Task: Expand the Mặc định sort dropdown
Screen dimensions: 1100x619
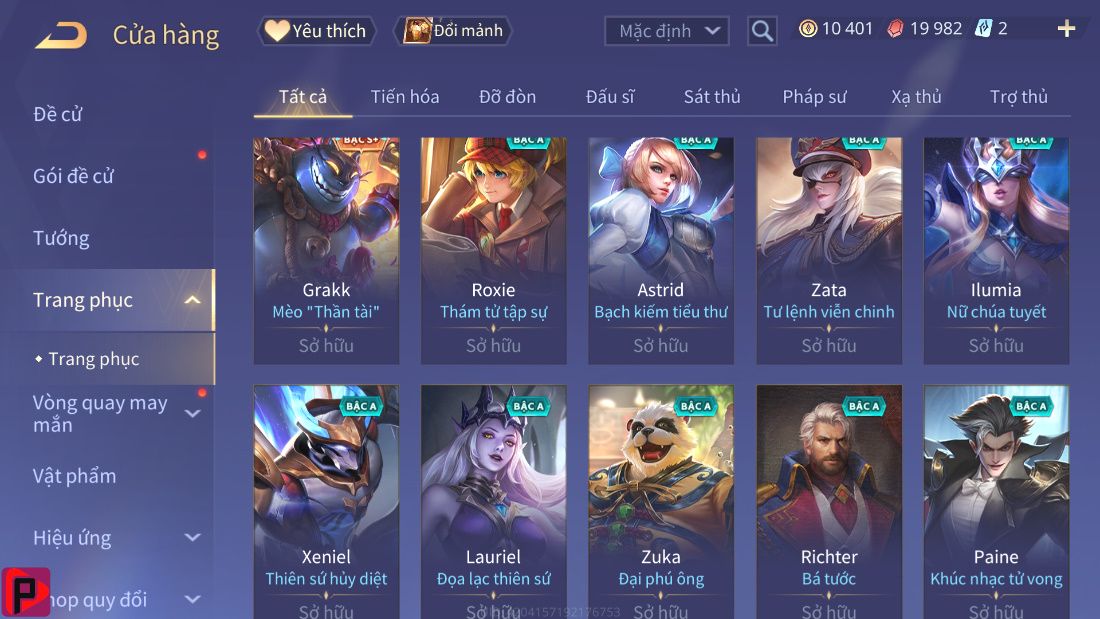Action: [x=666, y=31]
